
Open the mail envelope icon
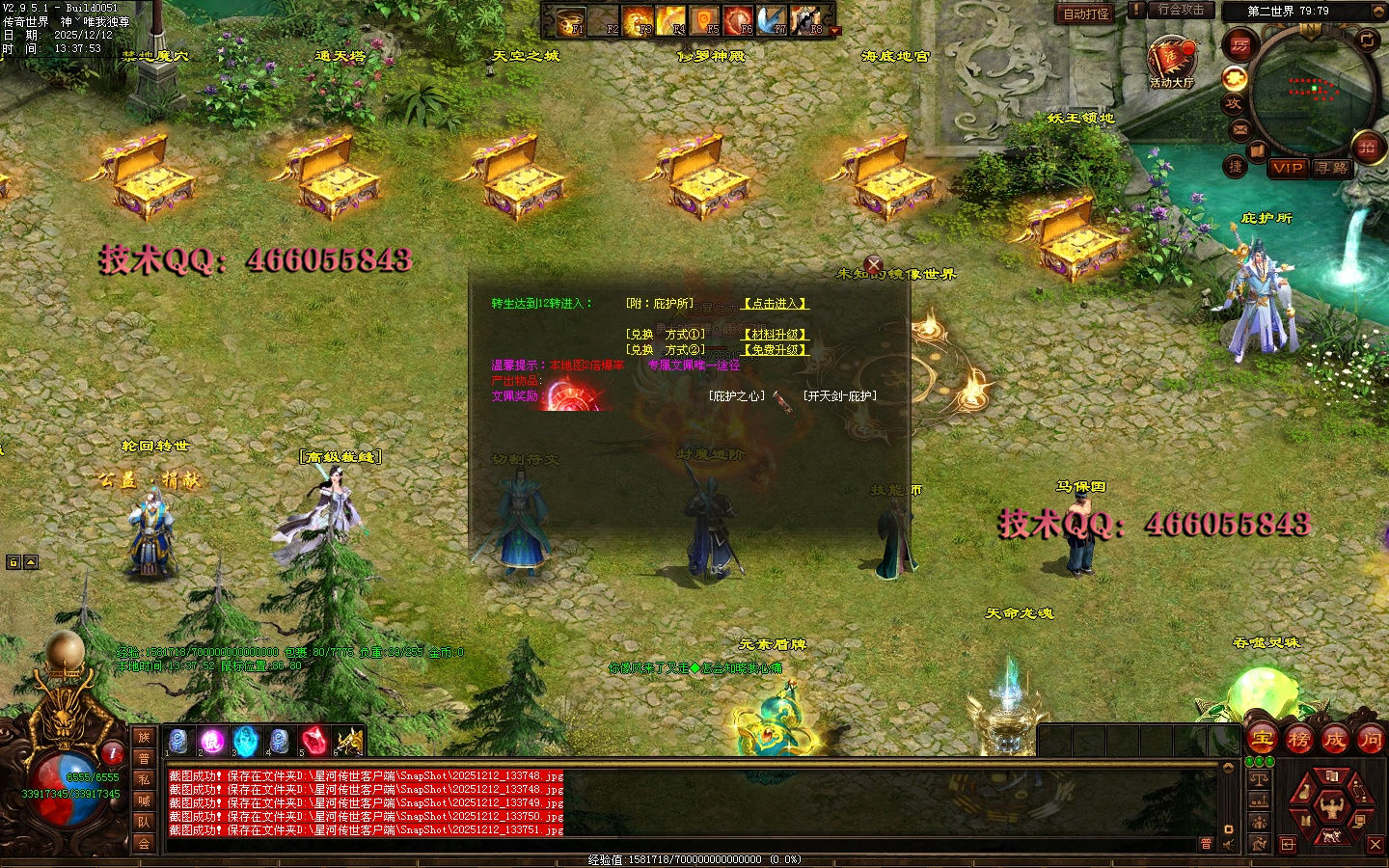pos(1239,129)
